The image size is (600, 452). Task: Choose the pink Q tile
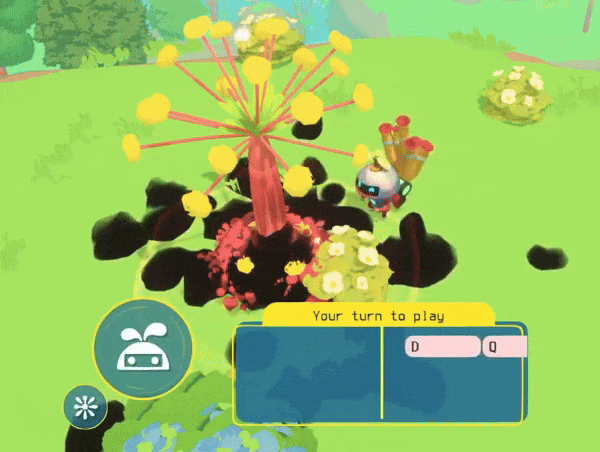(x=505, y=347)
